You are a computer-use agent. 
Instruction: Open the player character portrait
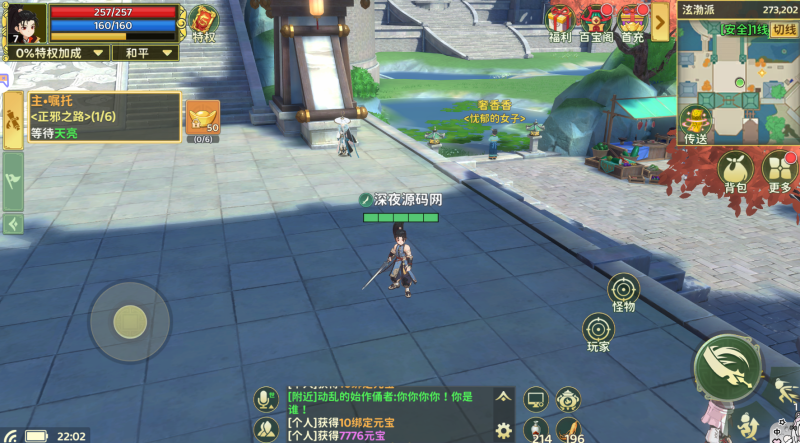coord(25,24)
